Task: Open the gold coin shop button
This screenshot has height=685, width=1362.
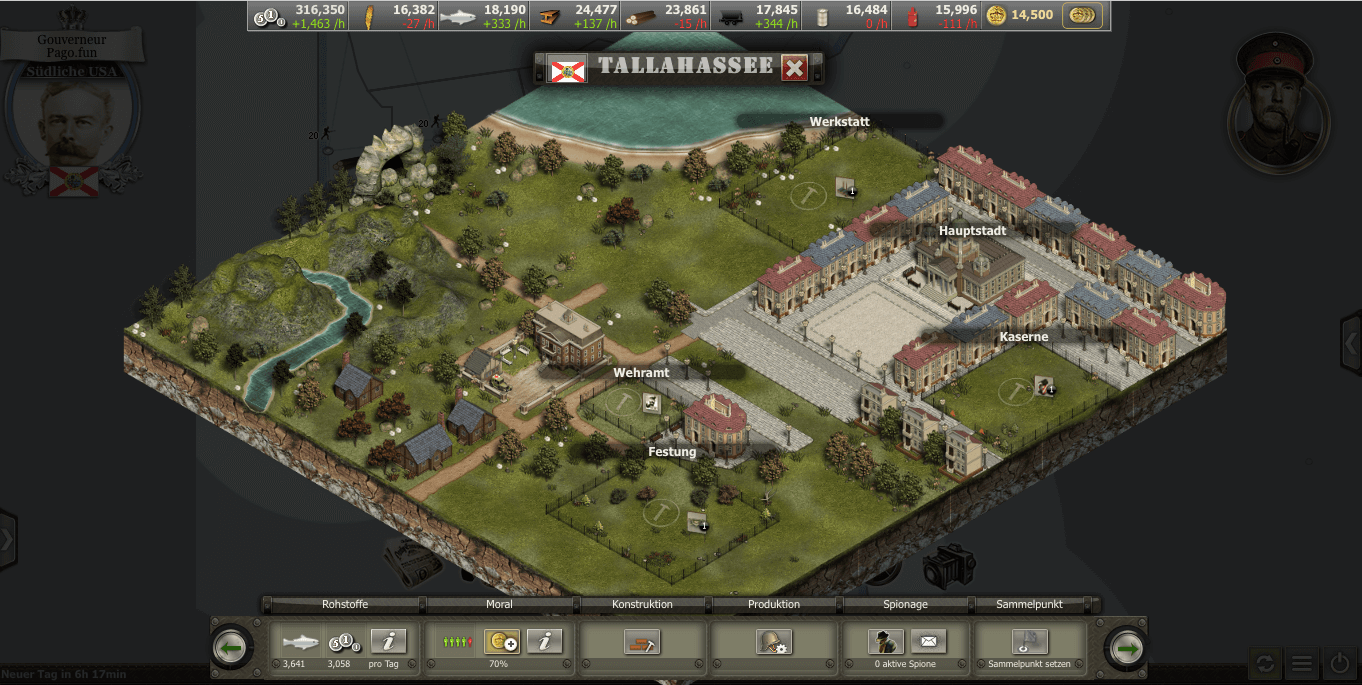Action: point(1081,15)
